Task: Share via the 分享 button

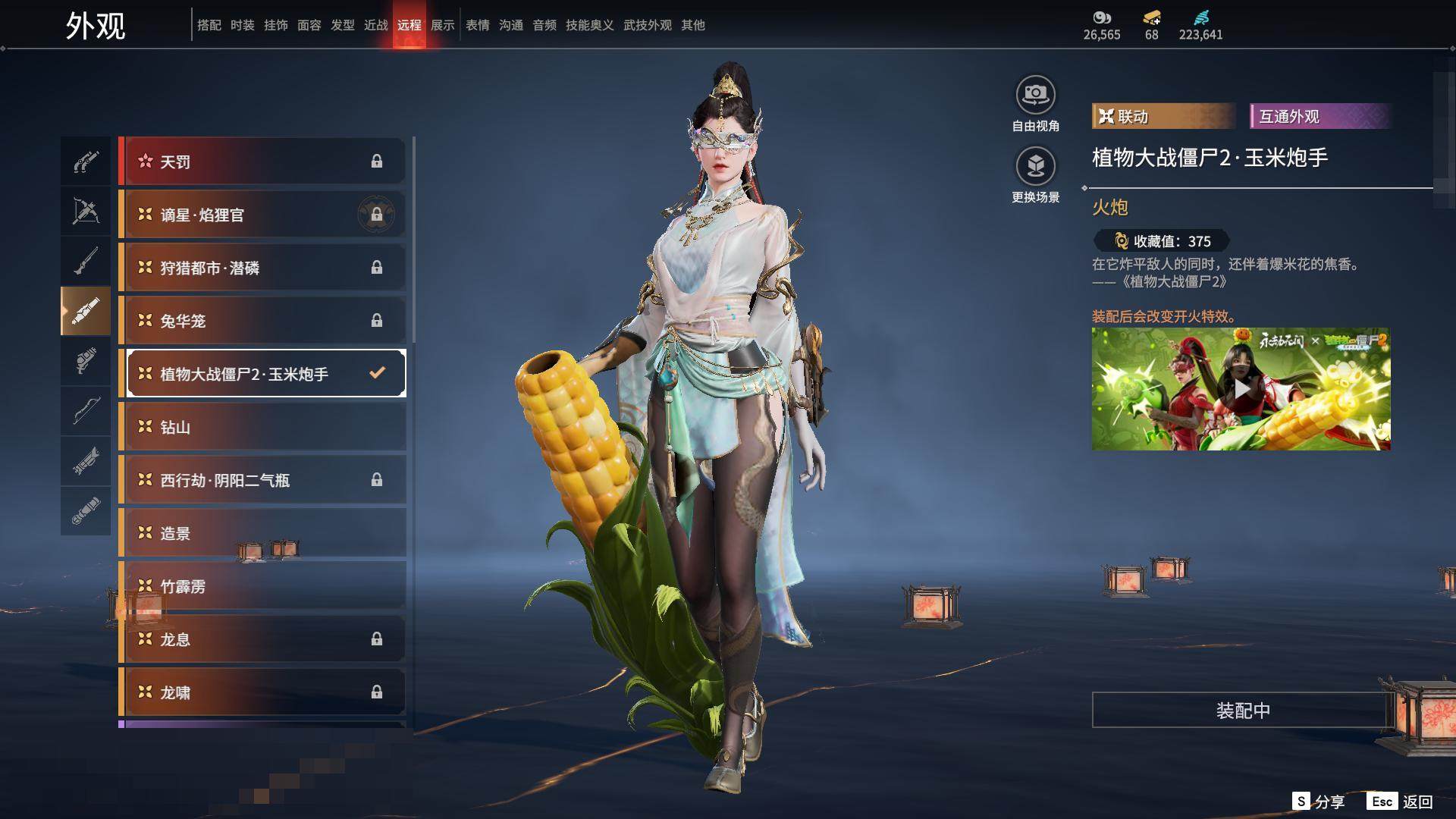Action: click(1319, 802)
